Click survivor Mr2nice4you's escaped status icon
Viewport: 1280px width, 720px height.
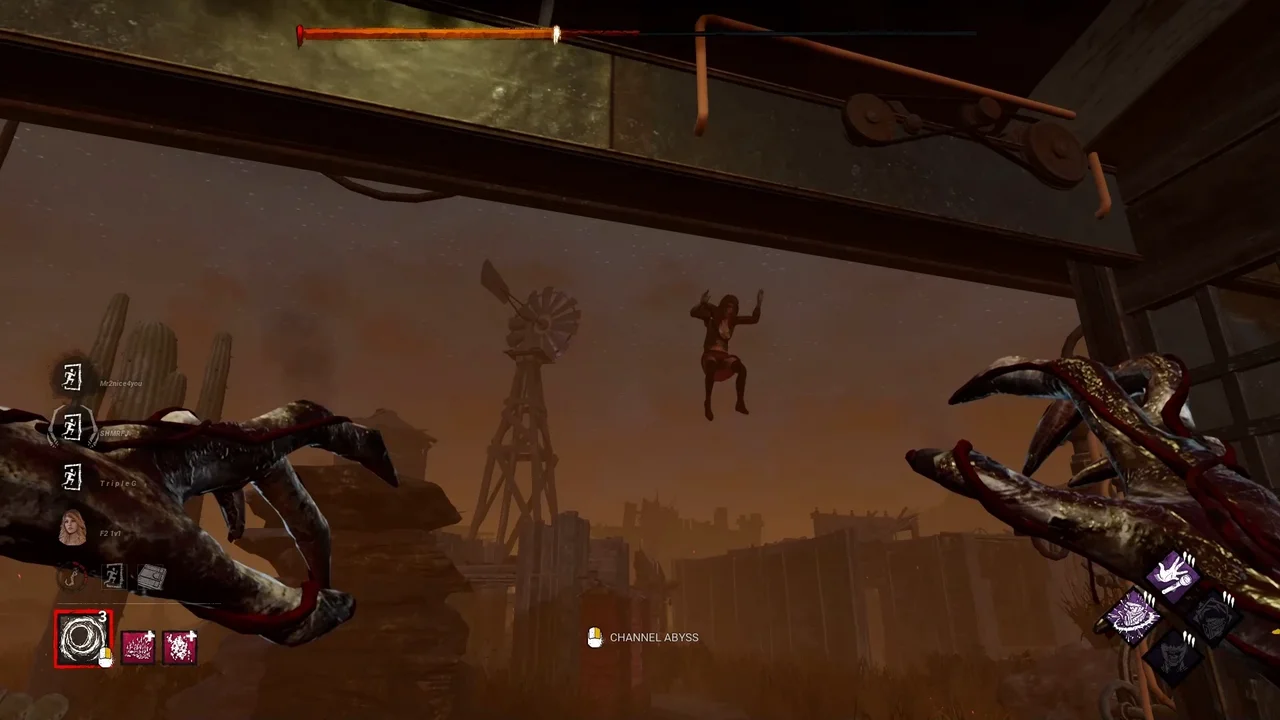coord(72,377)
